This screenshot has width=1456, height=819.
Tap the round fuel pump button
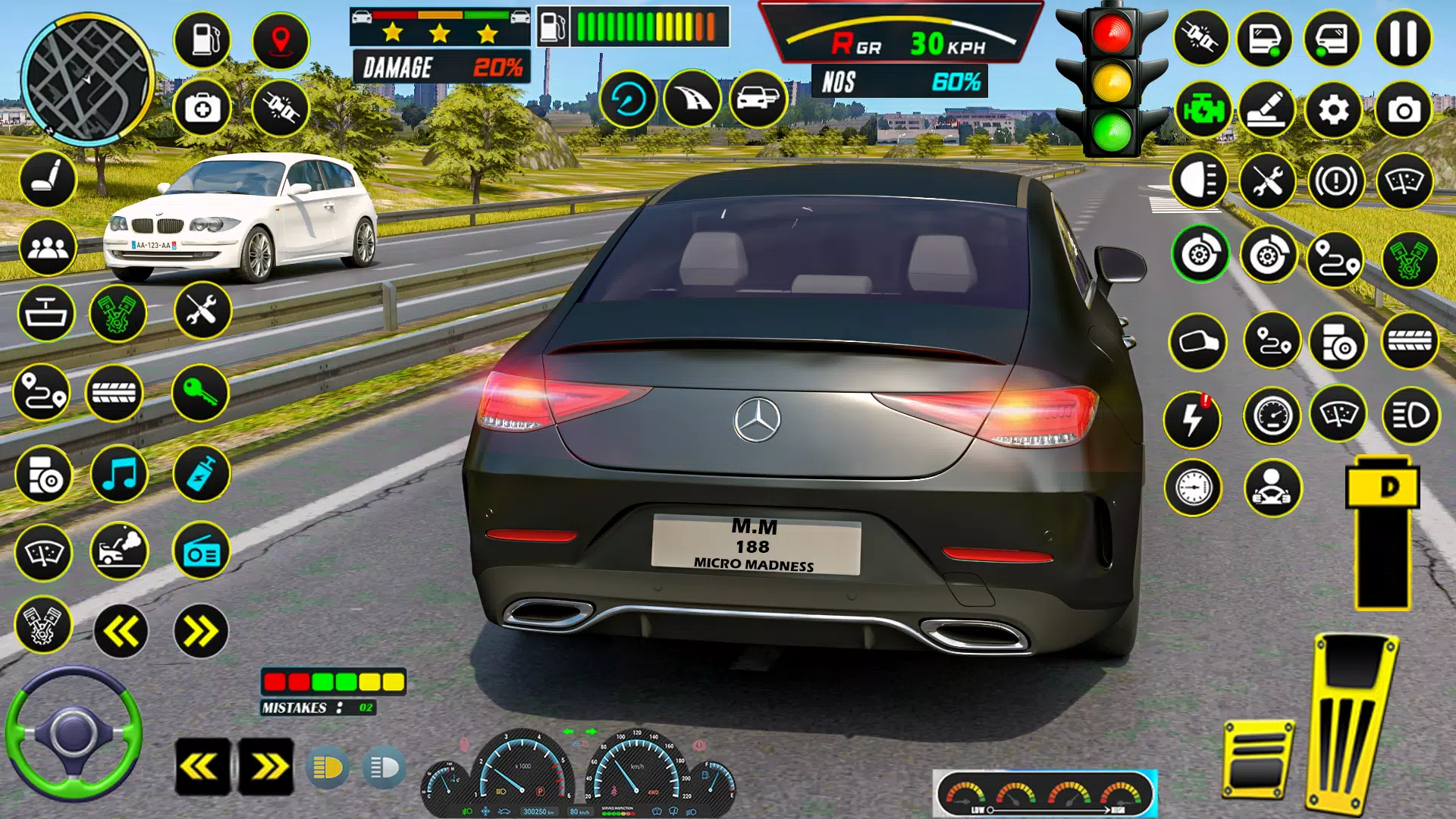202,39
